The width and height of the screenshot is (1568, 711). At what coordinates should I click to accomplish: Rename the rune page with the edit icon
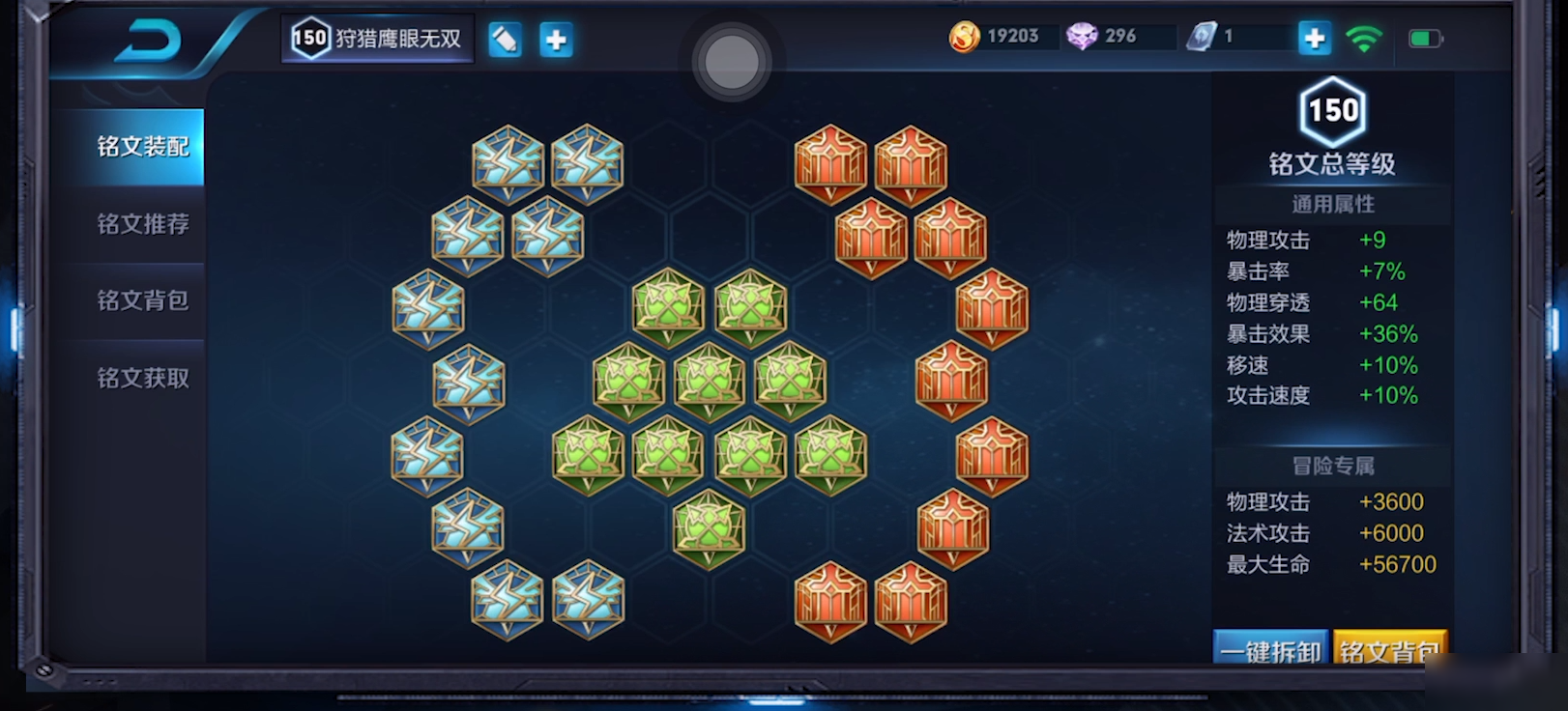click(x=505, y=40)
